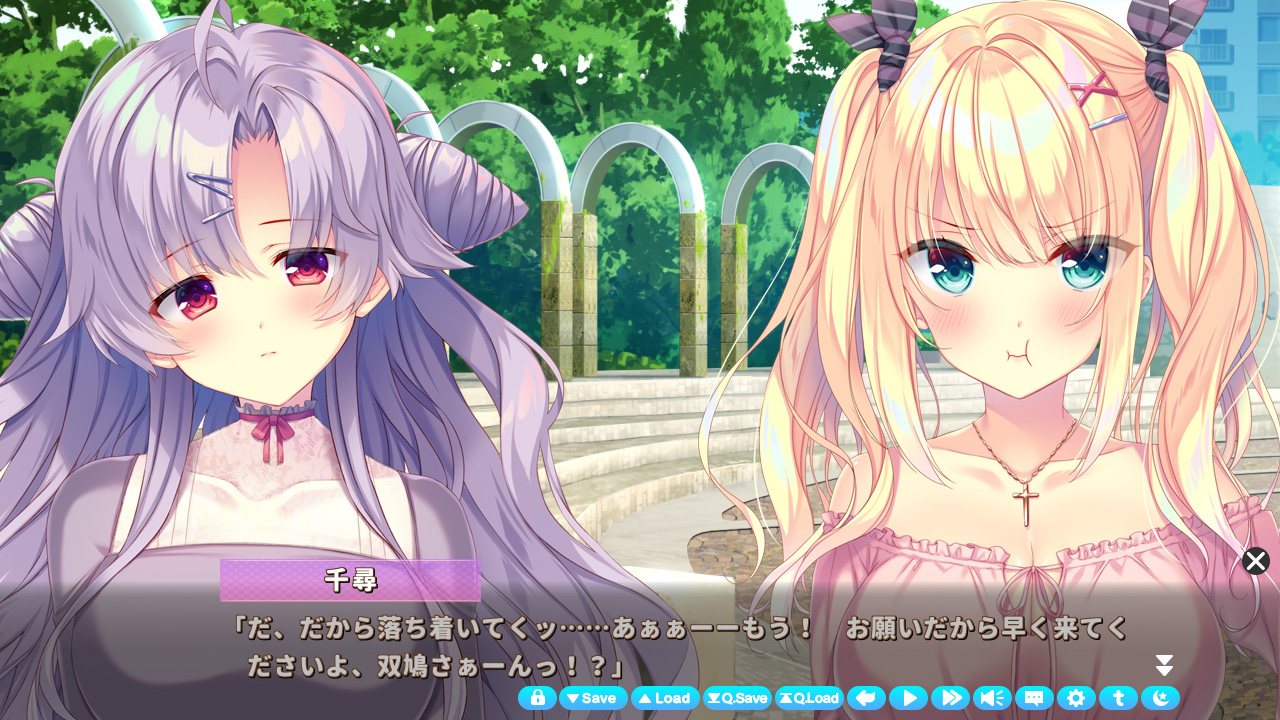The width and height of the screenshot is (1280, 720).
Task: Click the moon and star button
Action: (x=1160, y=698)
